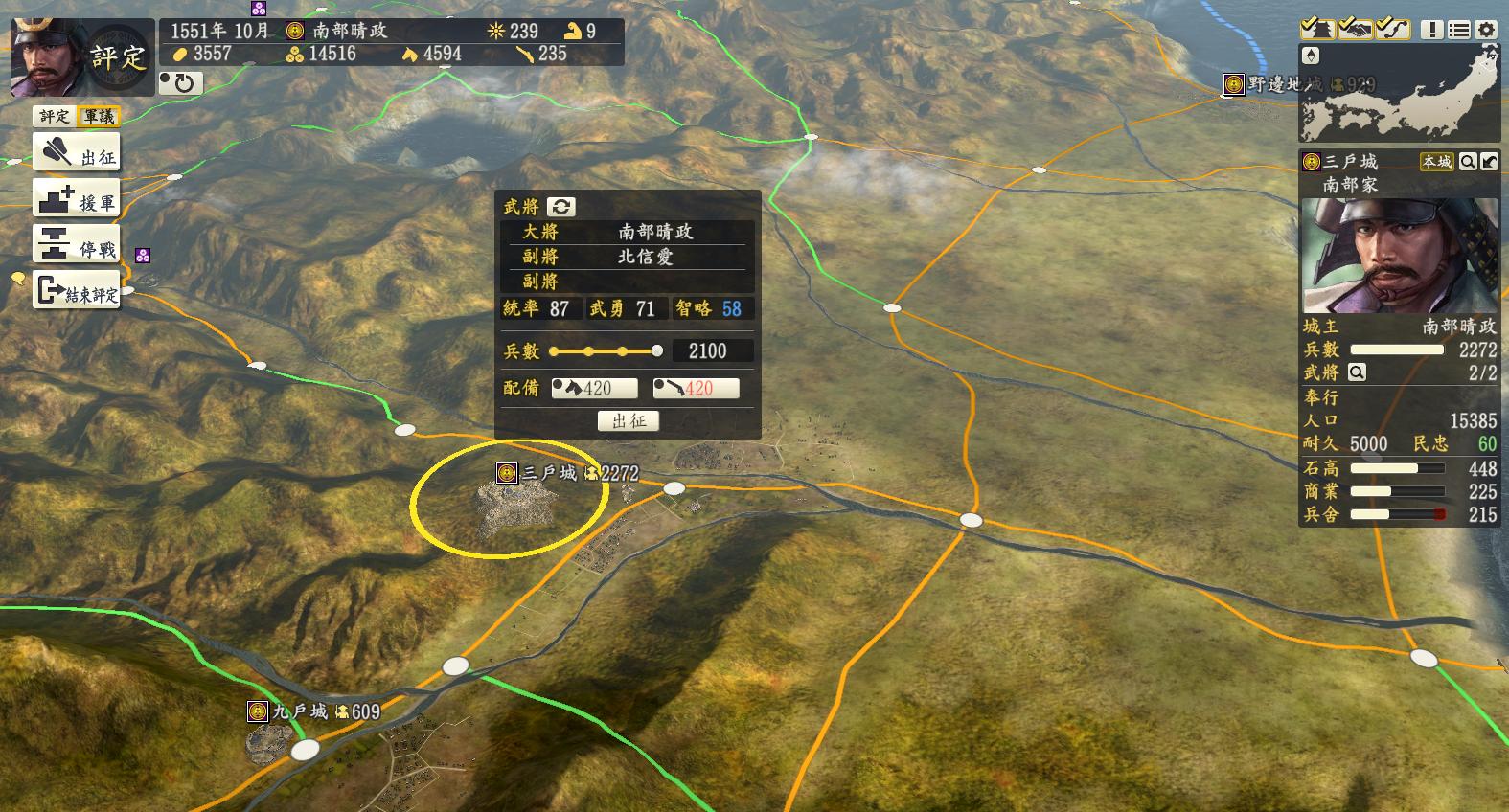
Task: Click the Japan minimap
Action: [1399, 94]
